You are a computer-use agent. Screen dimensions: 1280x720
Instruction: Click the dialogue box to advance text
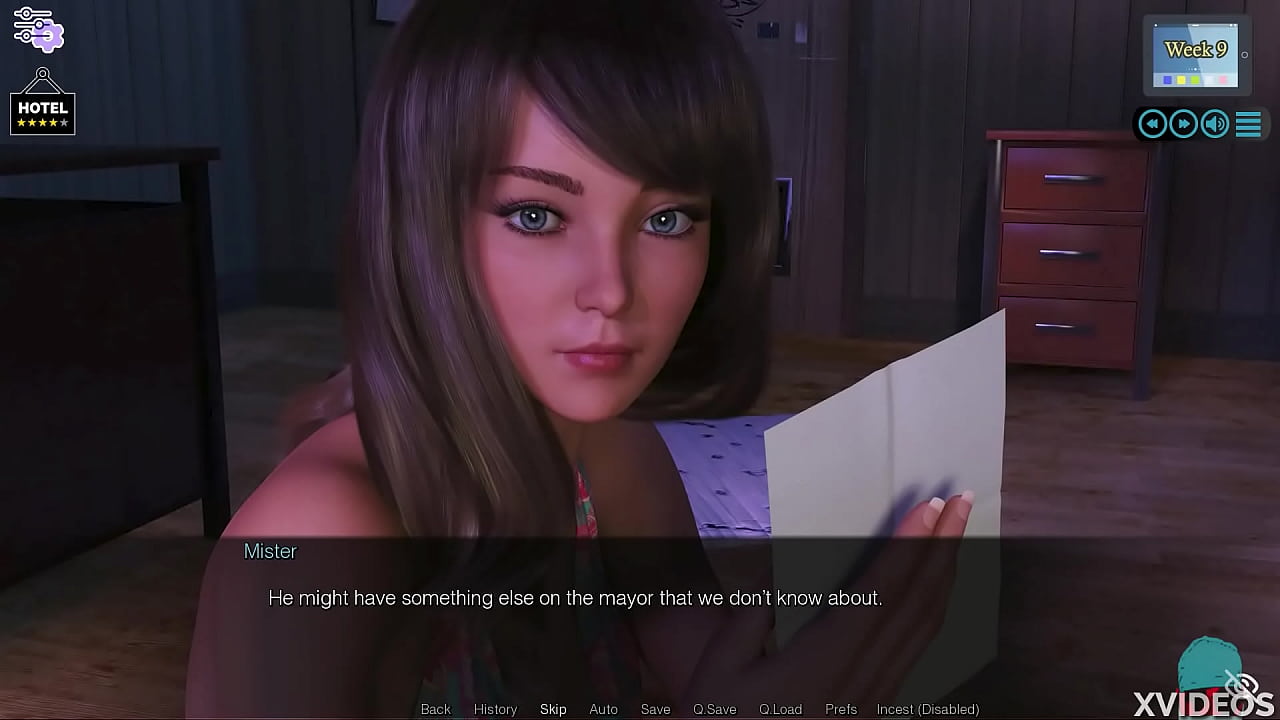click(x=640, y=598)
